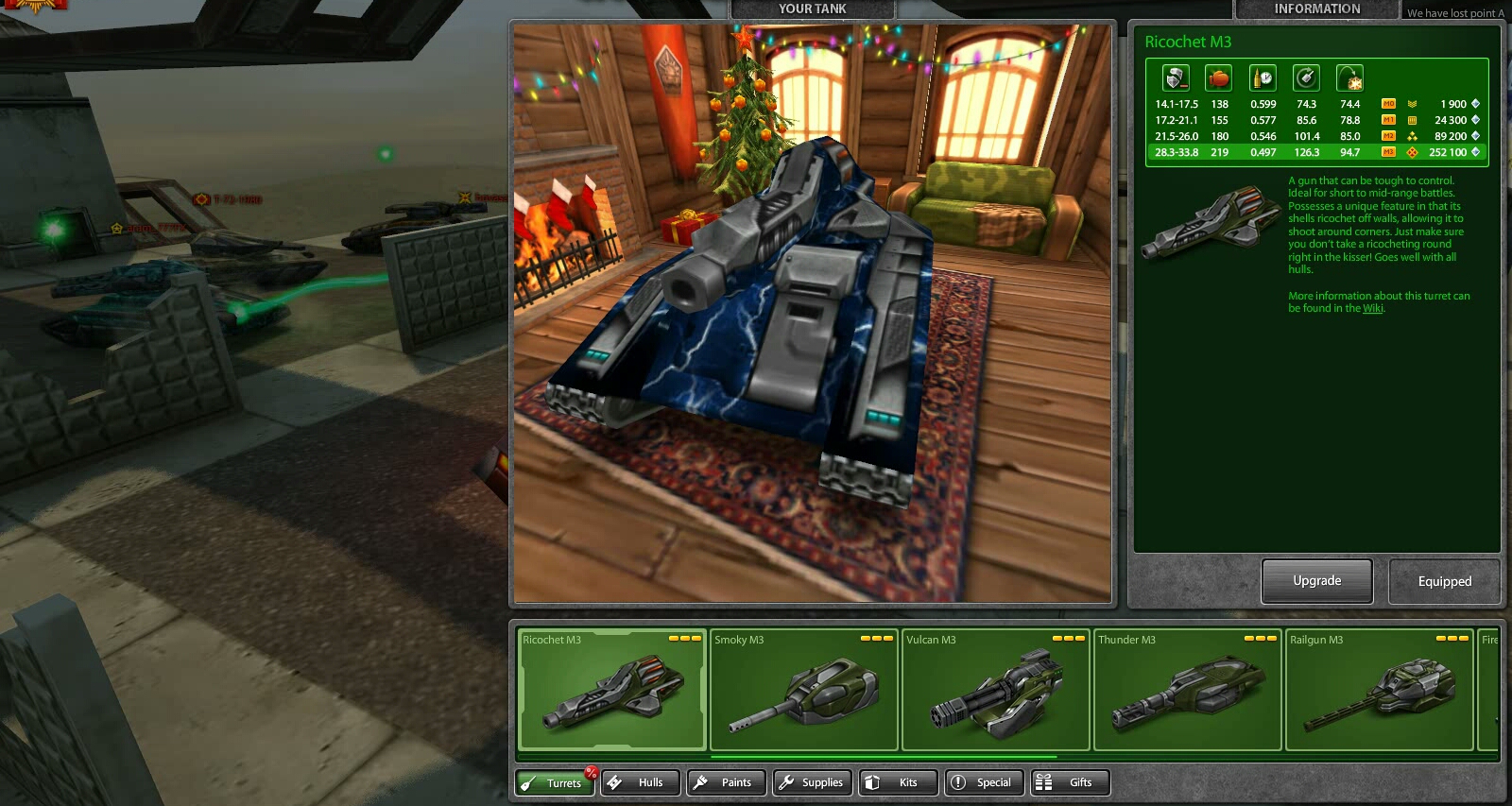Show the Paints tab
The height and width of the screenshot is (806, 1512).
726,782
